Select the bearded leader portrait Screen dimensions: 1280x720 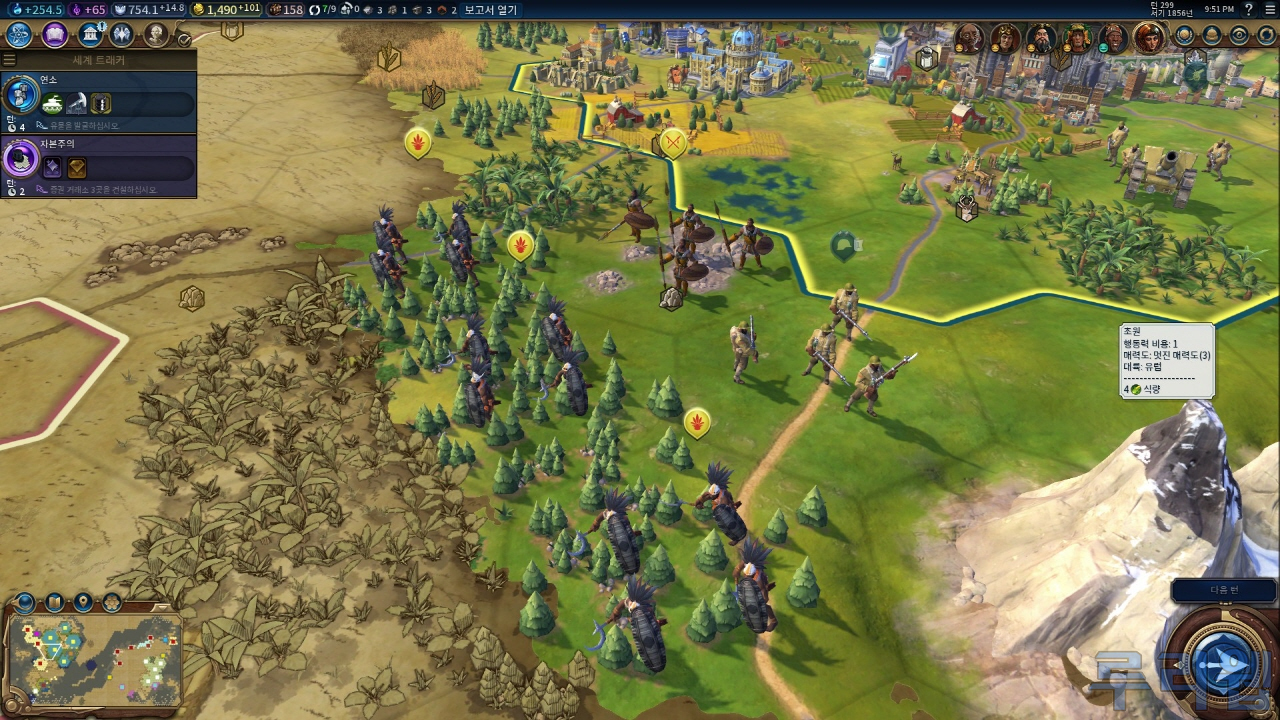pos(1041,39)
